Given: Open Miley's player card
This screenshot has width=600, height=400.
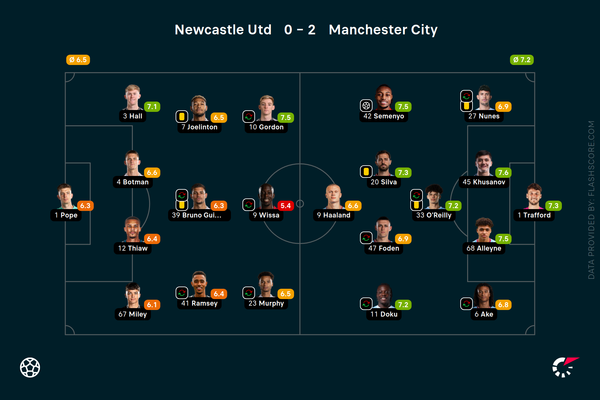Looking at the screenshot, I should pyautogui.click(x=132, y=294).
